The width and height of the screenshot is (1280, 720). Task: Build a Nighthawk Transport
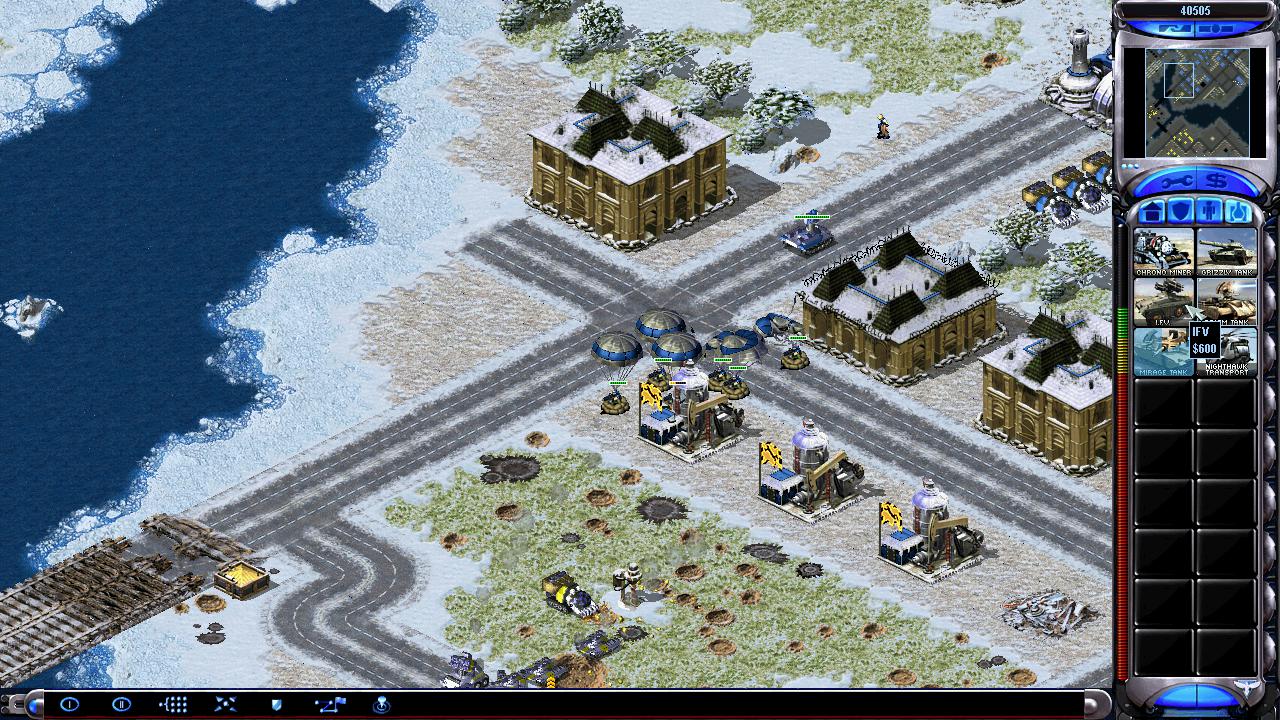click(x=1227, y=351)
